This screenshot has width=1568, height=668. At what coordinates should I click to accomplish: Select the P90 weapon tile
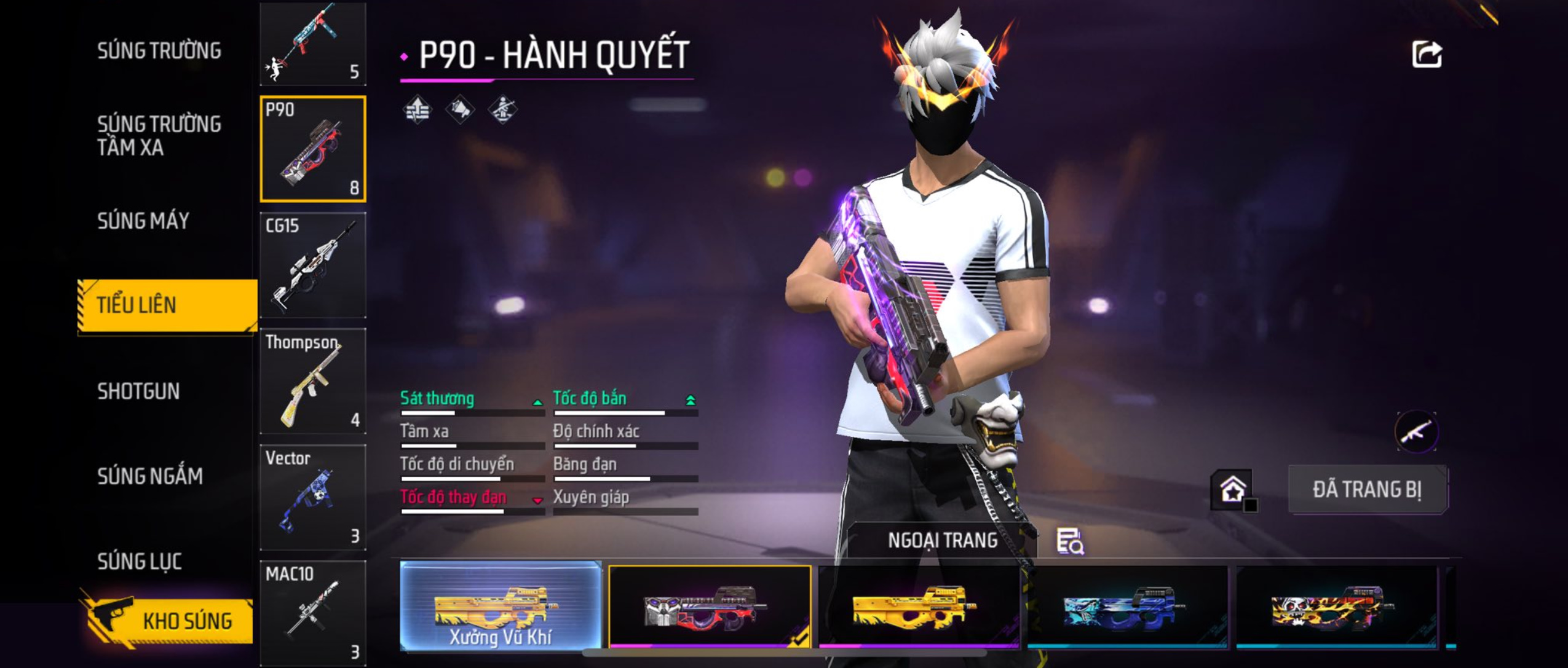point(313,149)
